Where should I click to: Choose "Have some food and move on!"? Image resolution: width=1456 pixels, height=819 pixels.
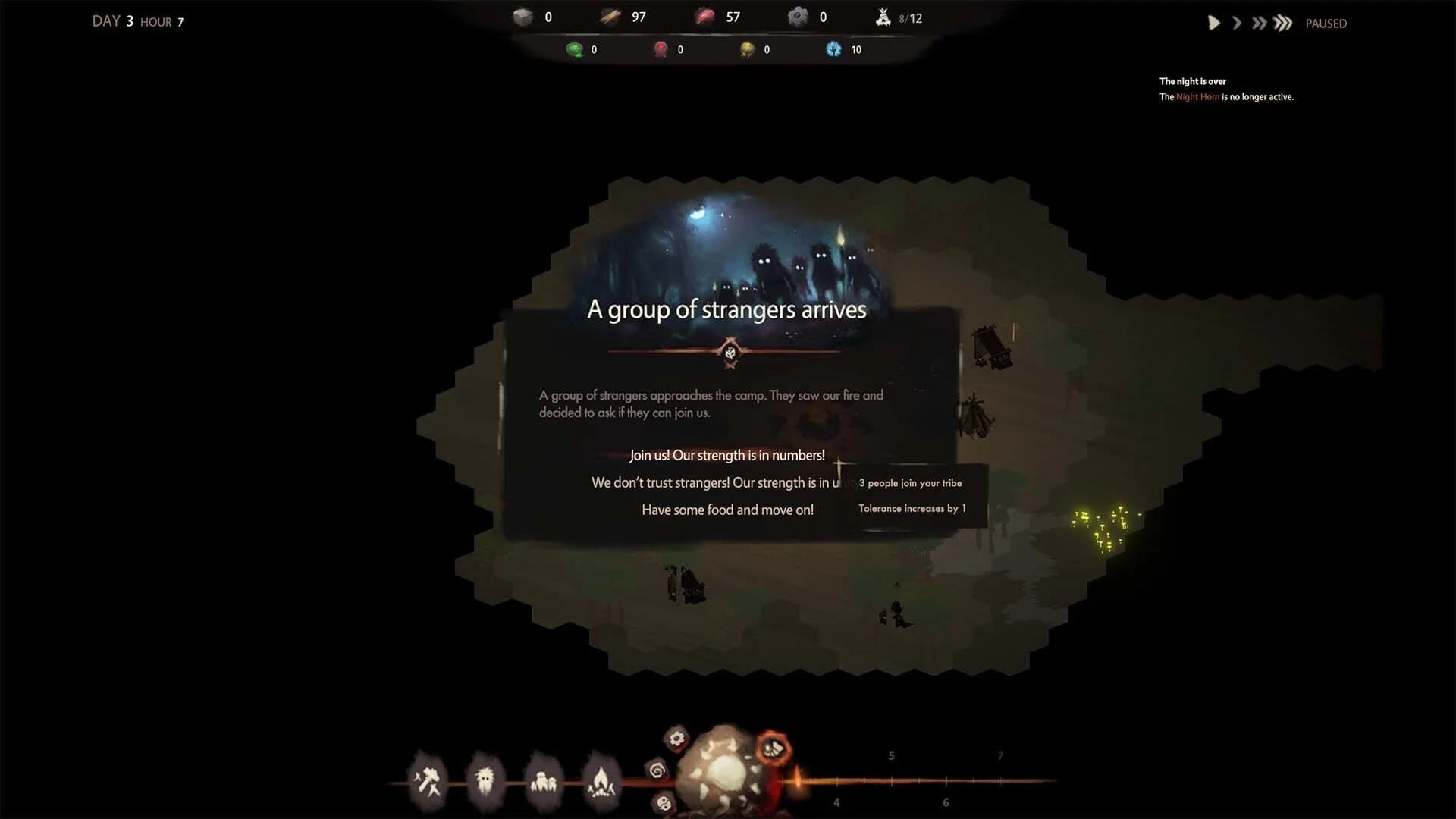727,509
